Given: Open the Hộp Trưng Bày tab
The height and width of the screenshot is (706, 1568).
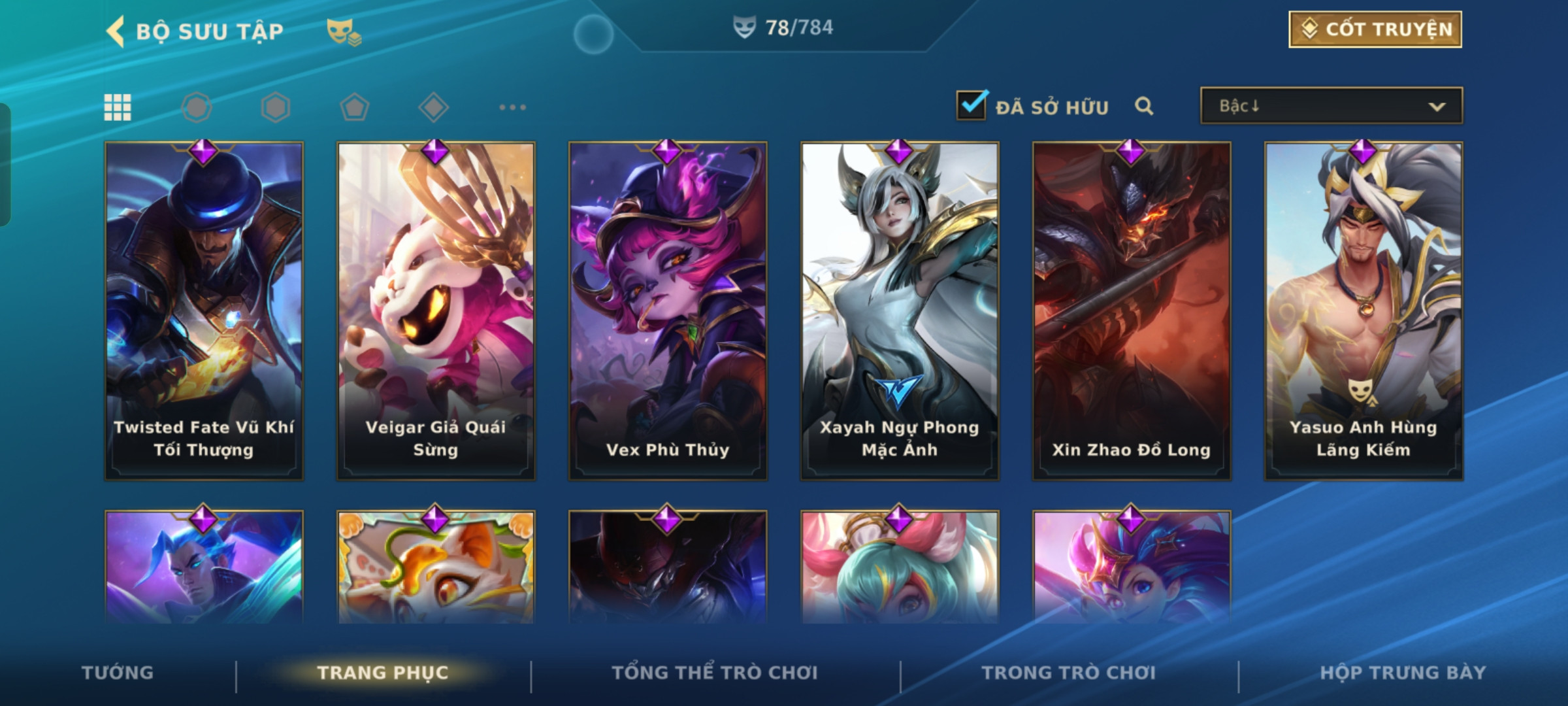Looking at the screenshot, I should [x=1403, y=673].
